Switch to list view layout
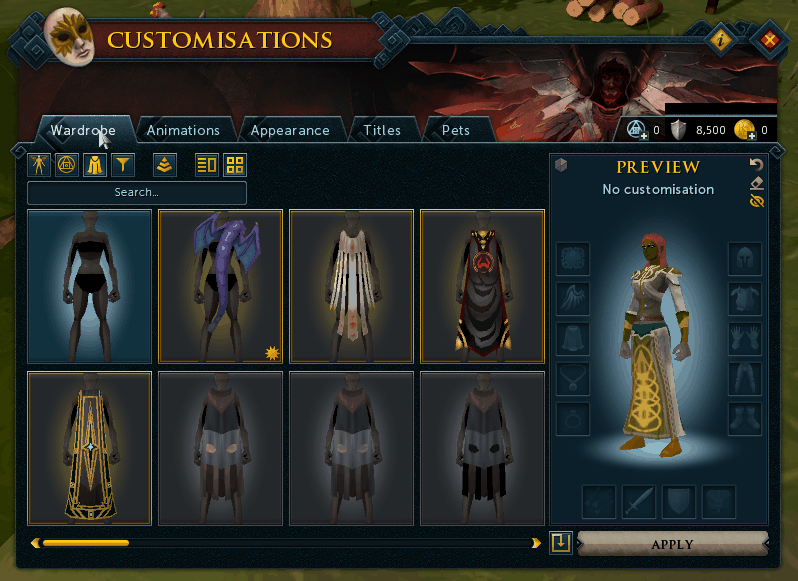The width and height of the screenshot is (798, 581). click(x=207, y=164)
